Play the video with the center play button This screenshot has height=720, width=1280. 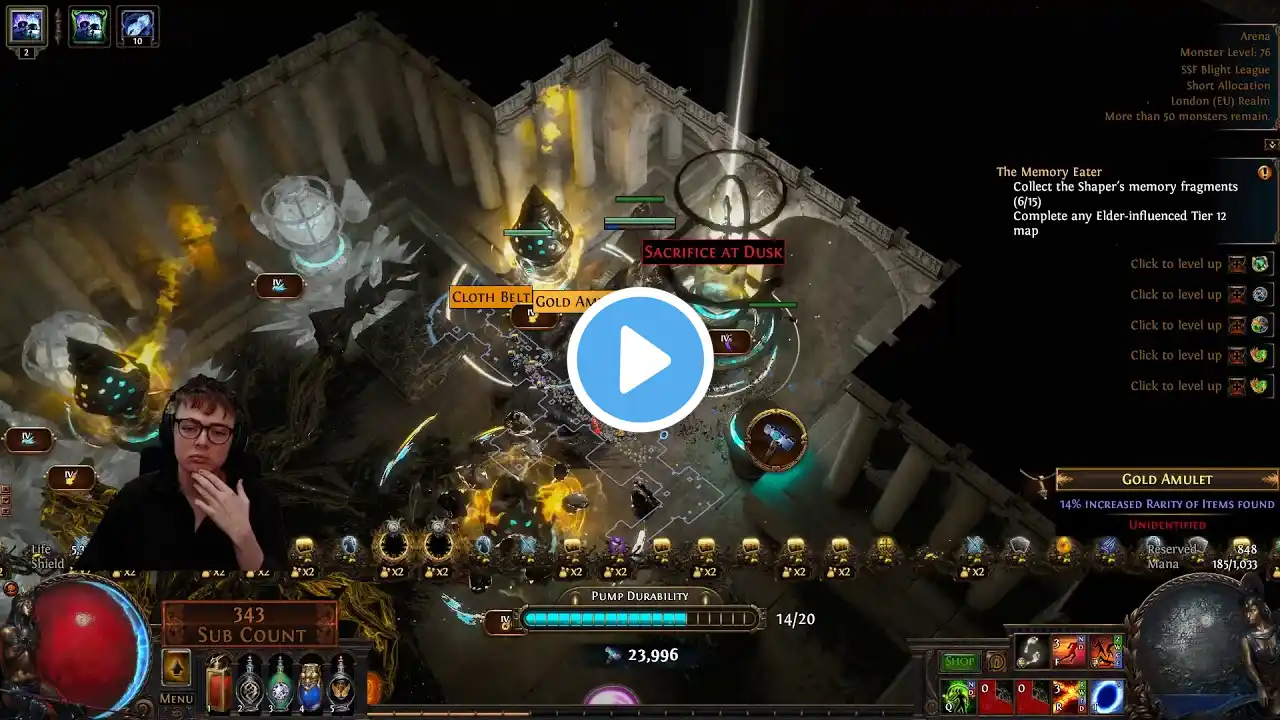point(640,360)
